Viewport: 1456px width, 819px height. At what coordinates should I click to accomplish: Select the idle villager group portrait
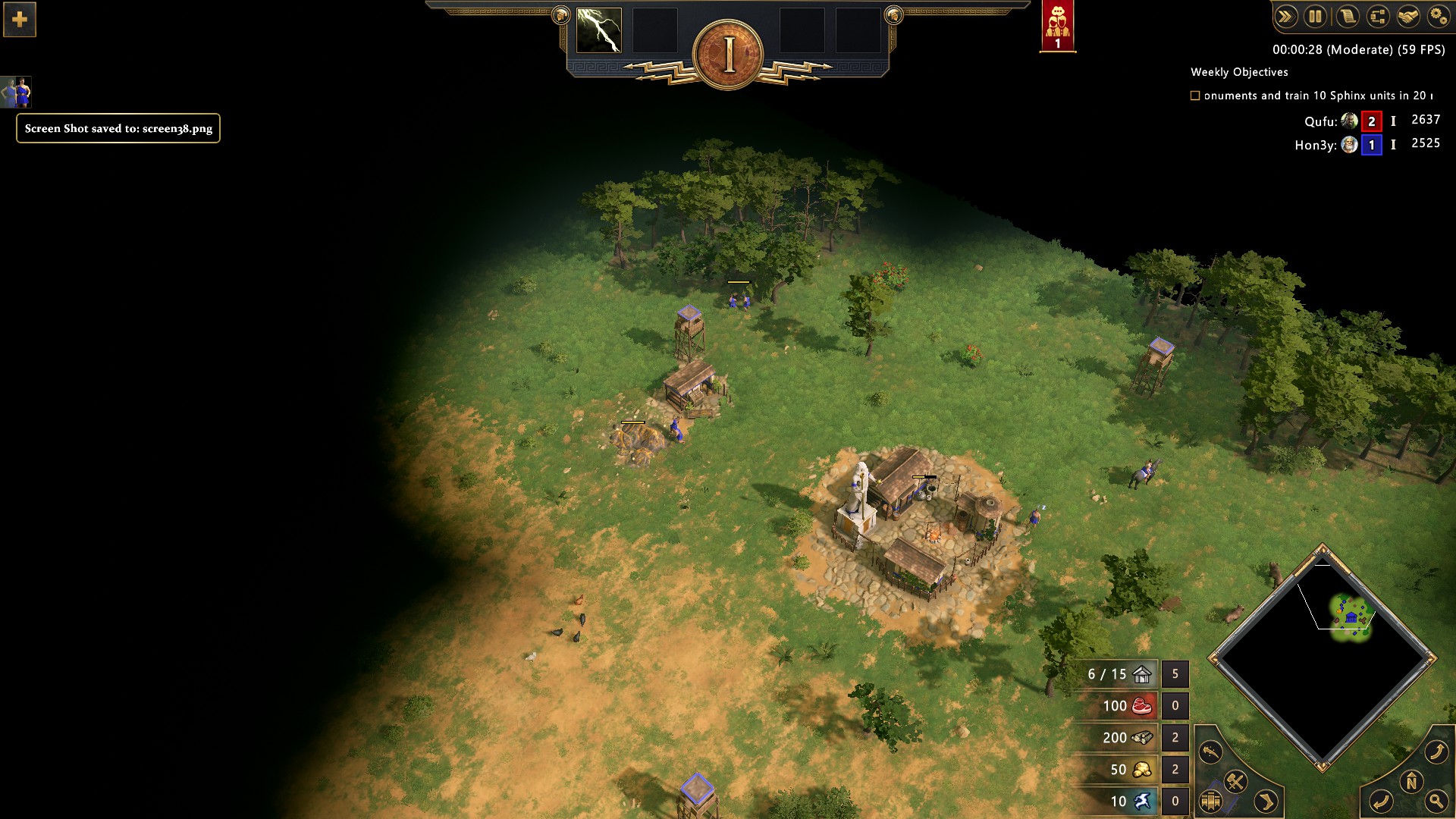(x=16, y=93)
